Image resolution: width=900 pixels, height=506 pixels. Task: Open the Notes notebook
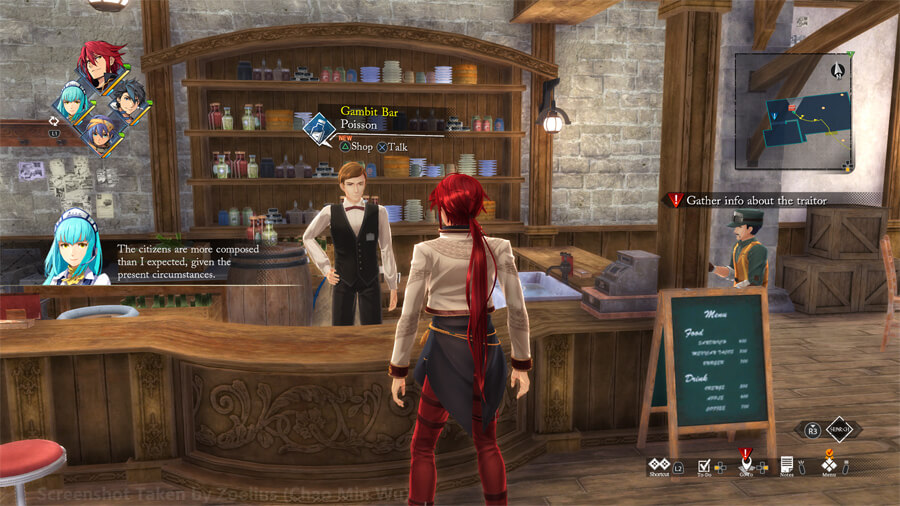[787, 465]
